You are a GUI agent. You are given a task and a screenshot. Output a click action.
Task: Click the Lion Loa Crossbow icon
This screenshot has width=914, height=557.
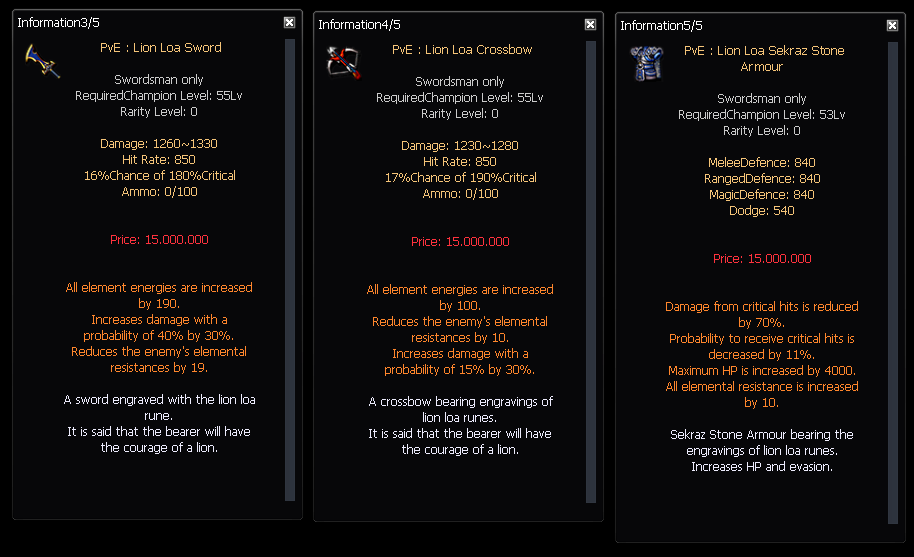point(344,63)
